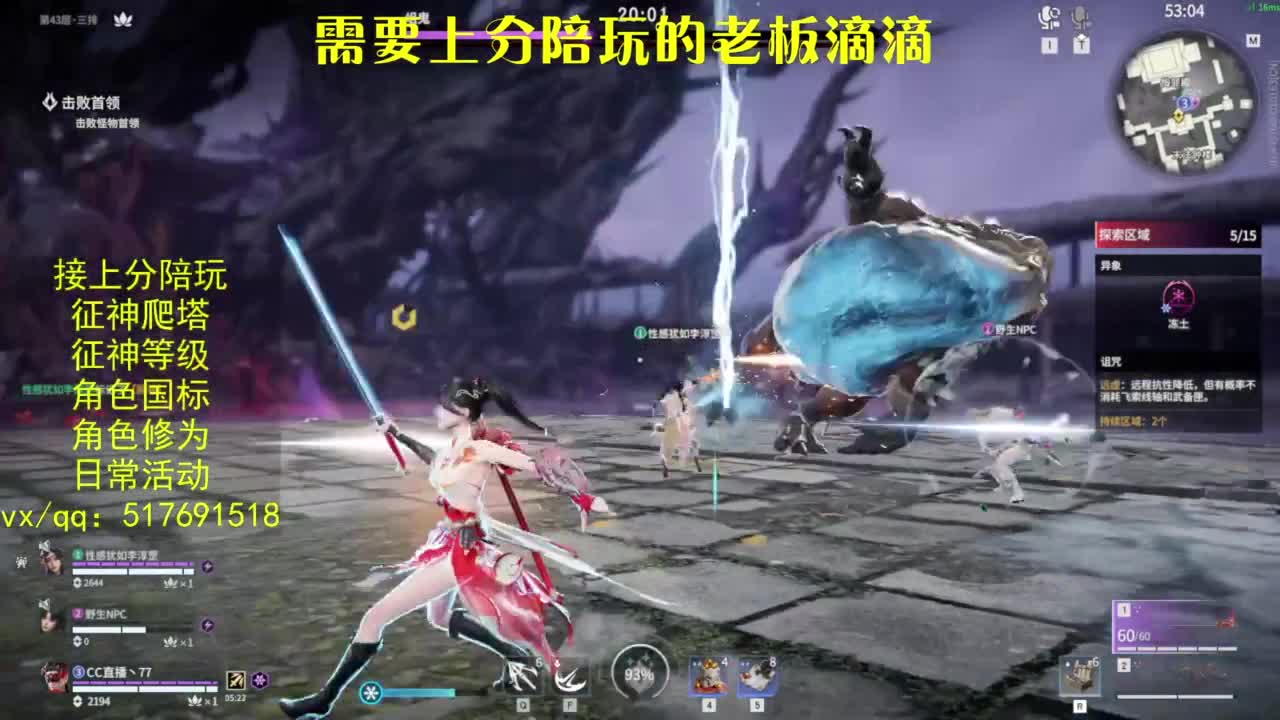Click the consumable icon in slot 5

[758, 677]
